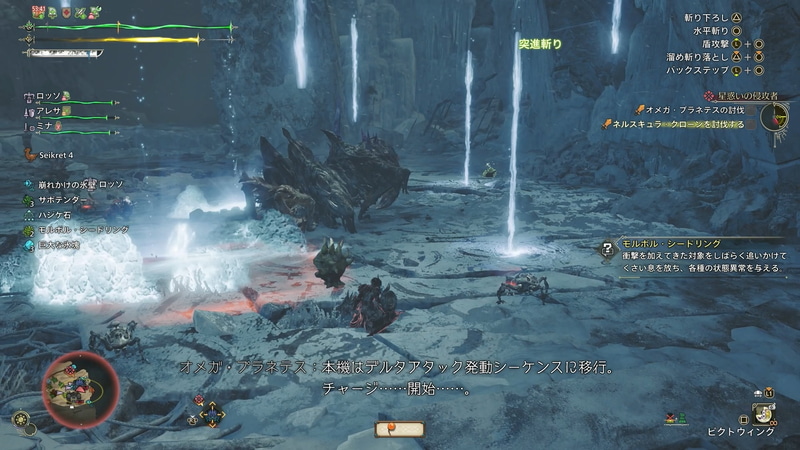Click the orange signal flag button
This screenshot has height=450, width=800.
click(x=400, y=430)
